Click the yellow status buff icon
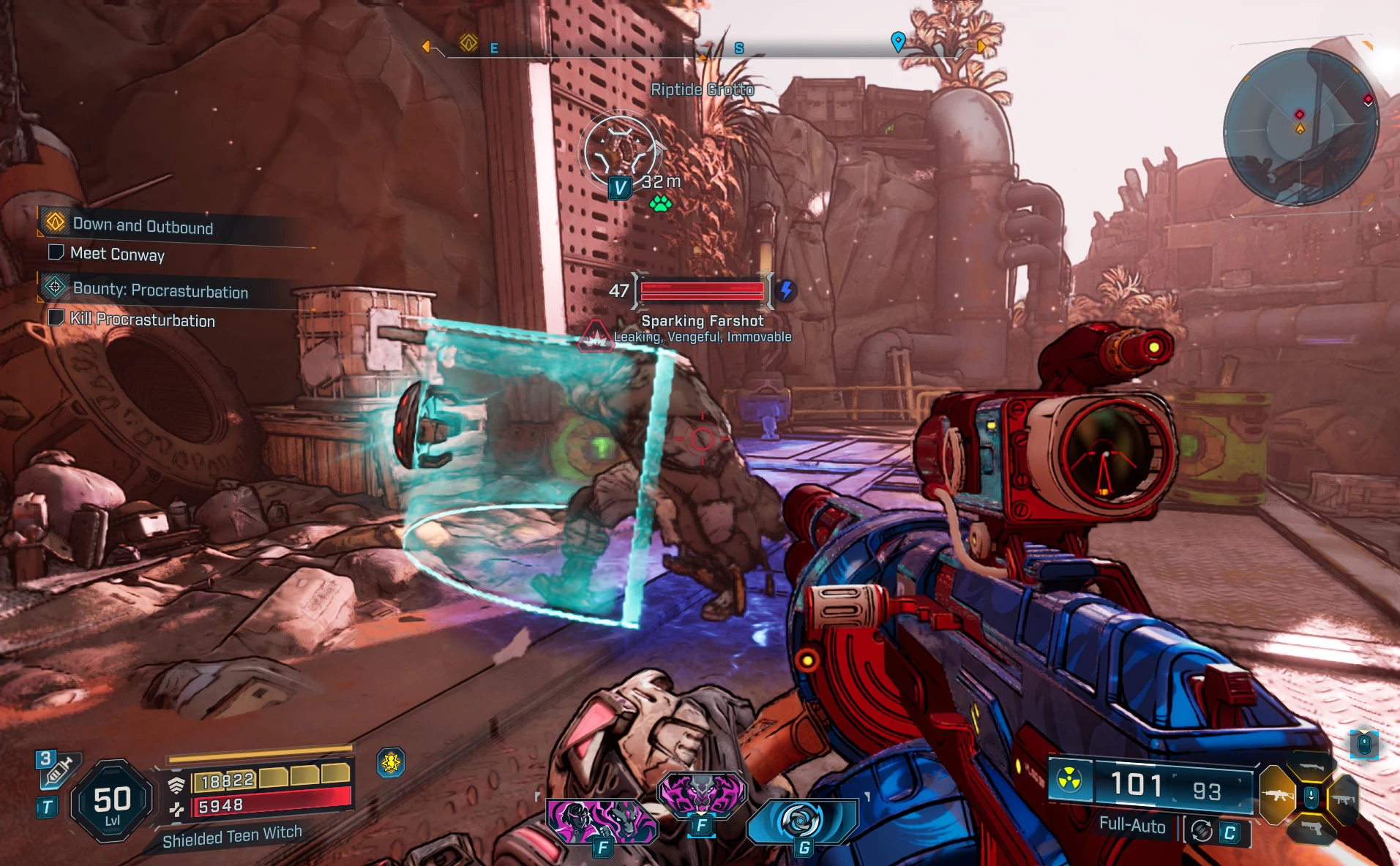 (x=391, y=763)
